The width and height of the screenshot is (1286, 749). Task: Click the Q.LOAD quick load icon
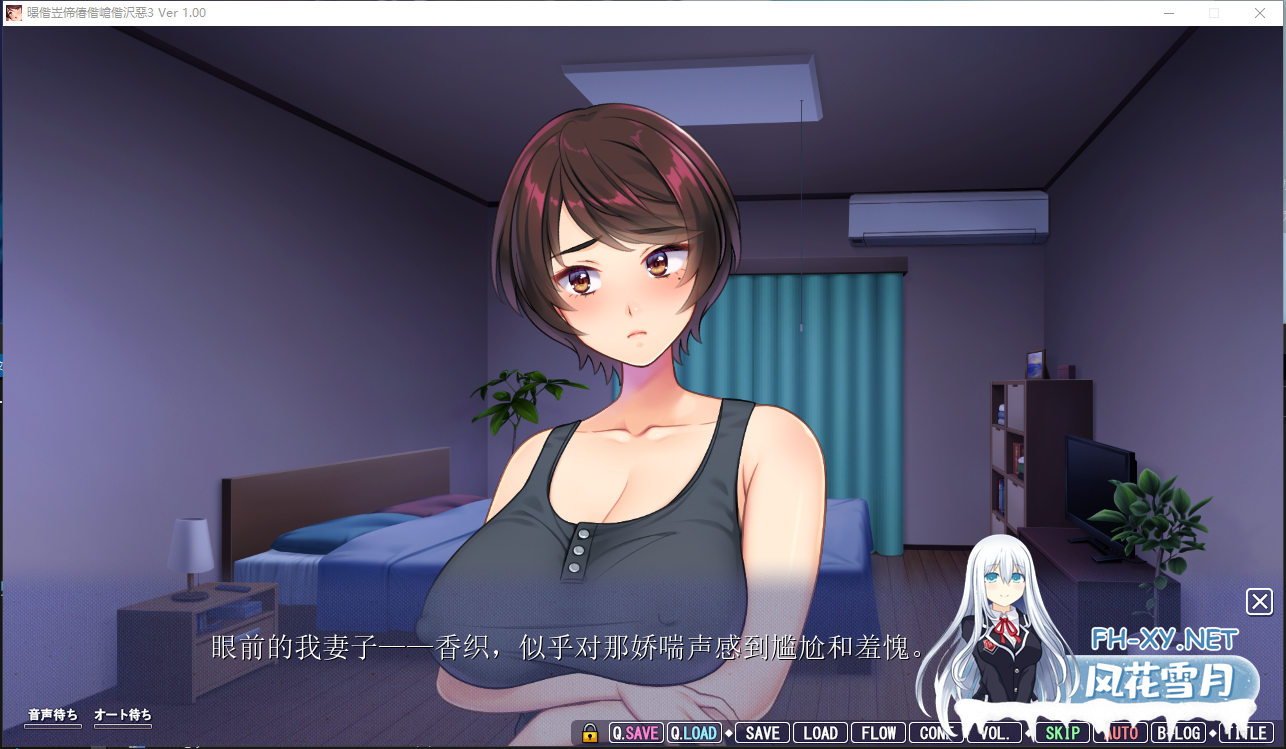pos(694,732)
